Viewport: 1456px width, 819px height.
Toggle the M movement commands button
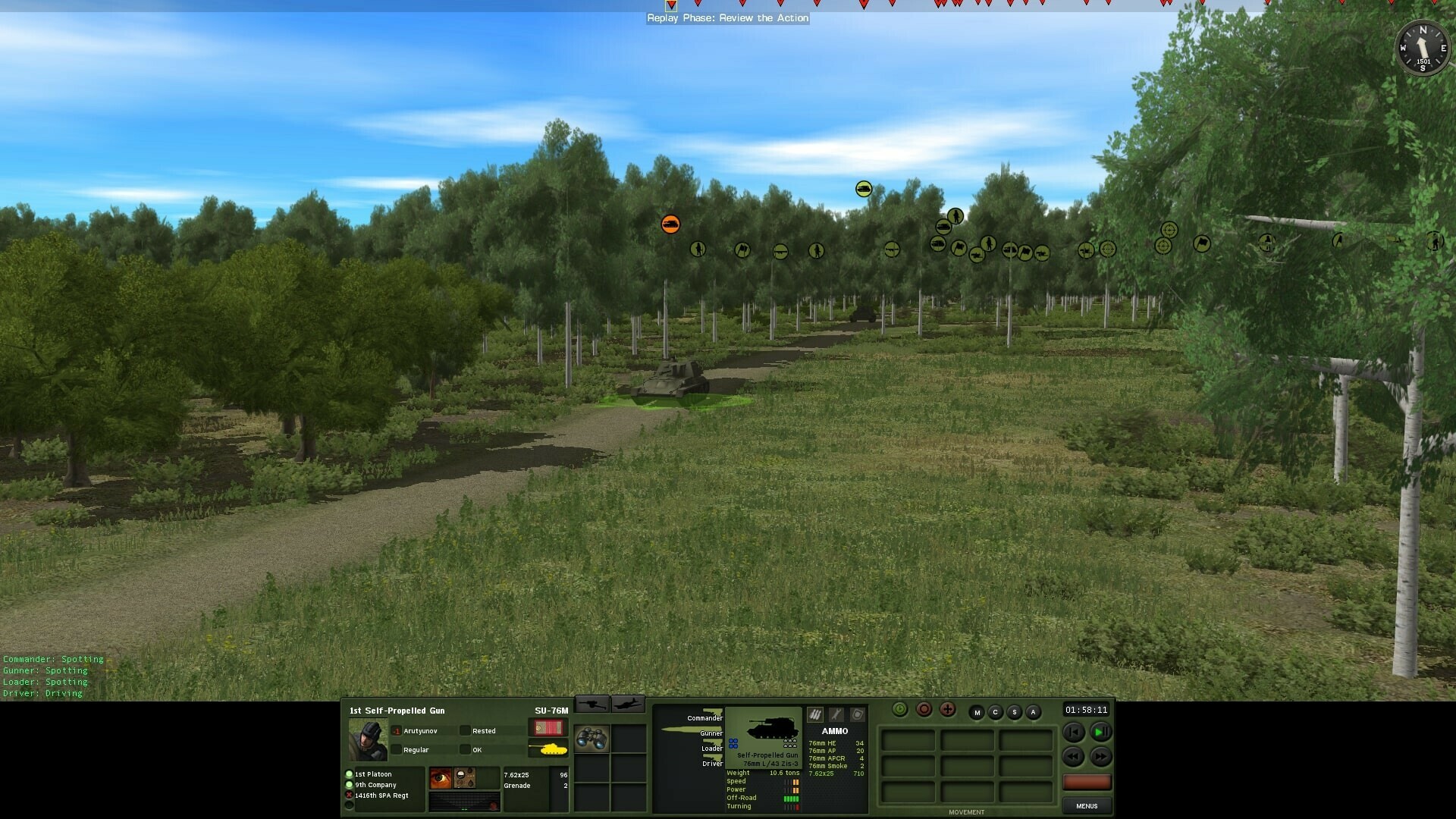coord(977,712)
